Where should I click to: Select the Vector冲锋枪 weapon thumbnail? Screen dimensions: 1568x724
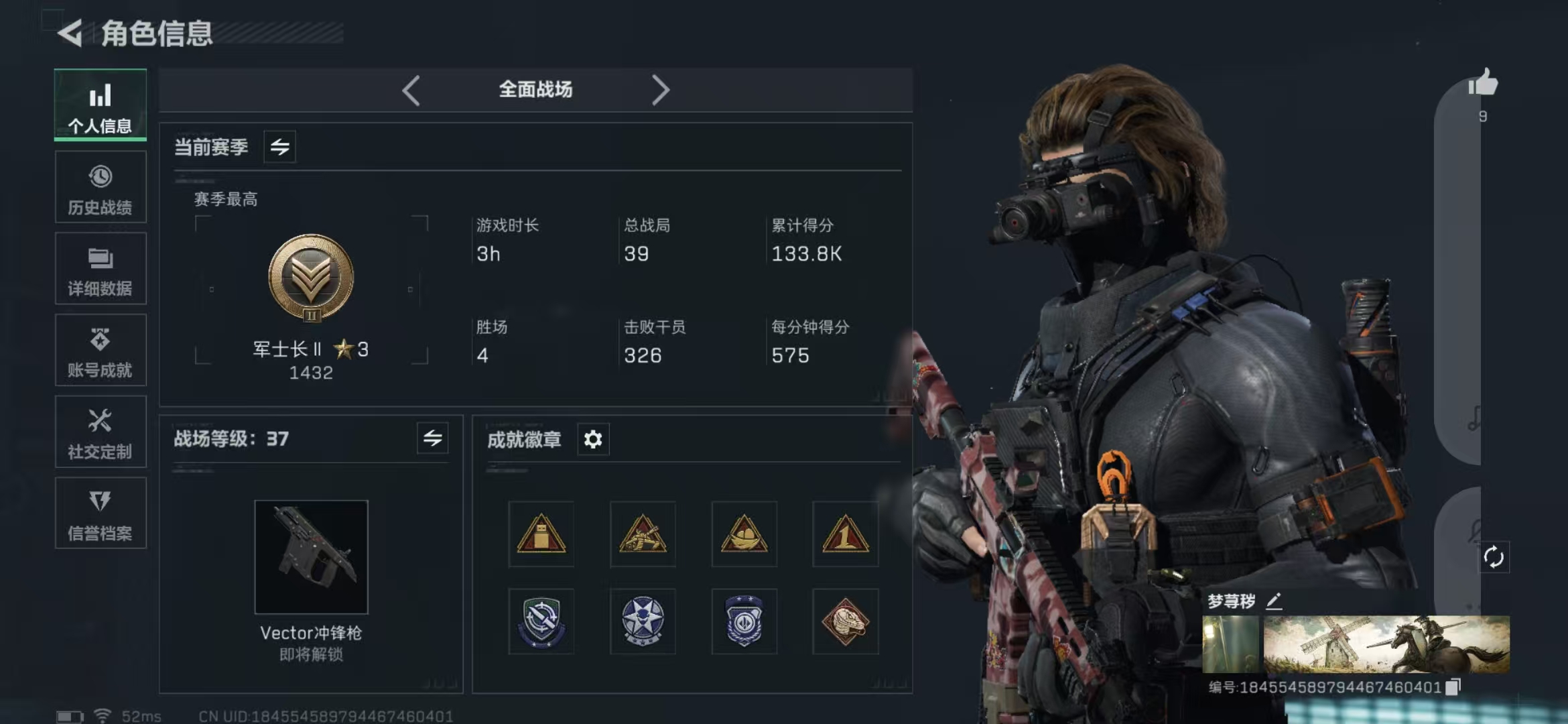click(311, 556)
